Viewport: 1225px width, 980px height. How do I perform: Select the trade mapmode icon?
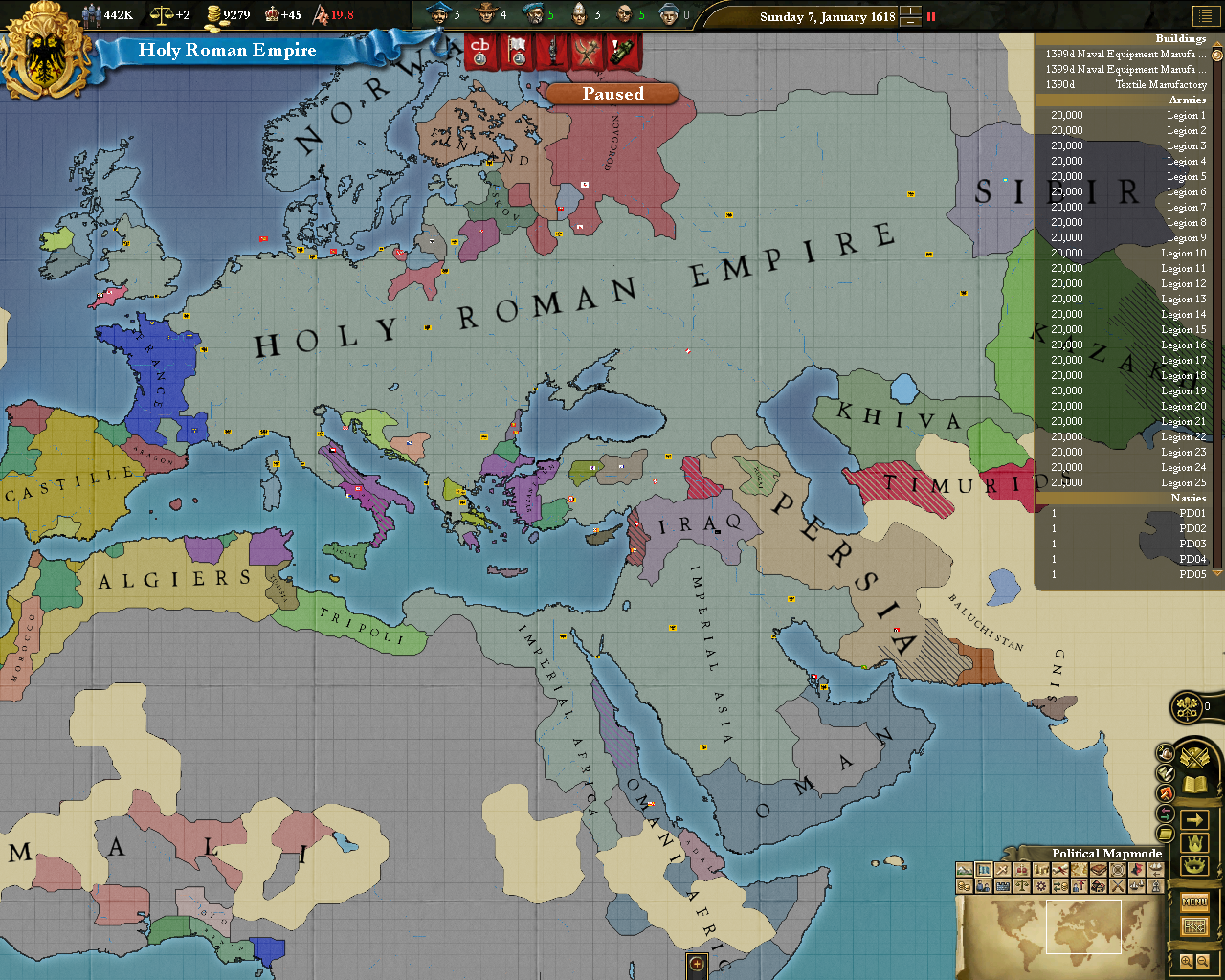coord(1060,886)
